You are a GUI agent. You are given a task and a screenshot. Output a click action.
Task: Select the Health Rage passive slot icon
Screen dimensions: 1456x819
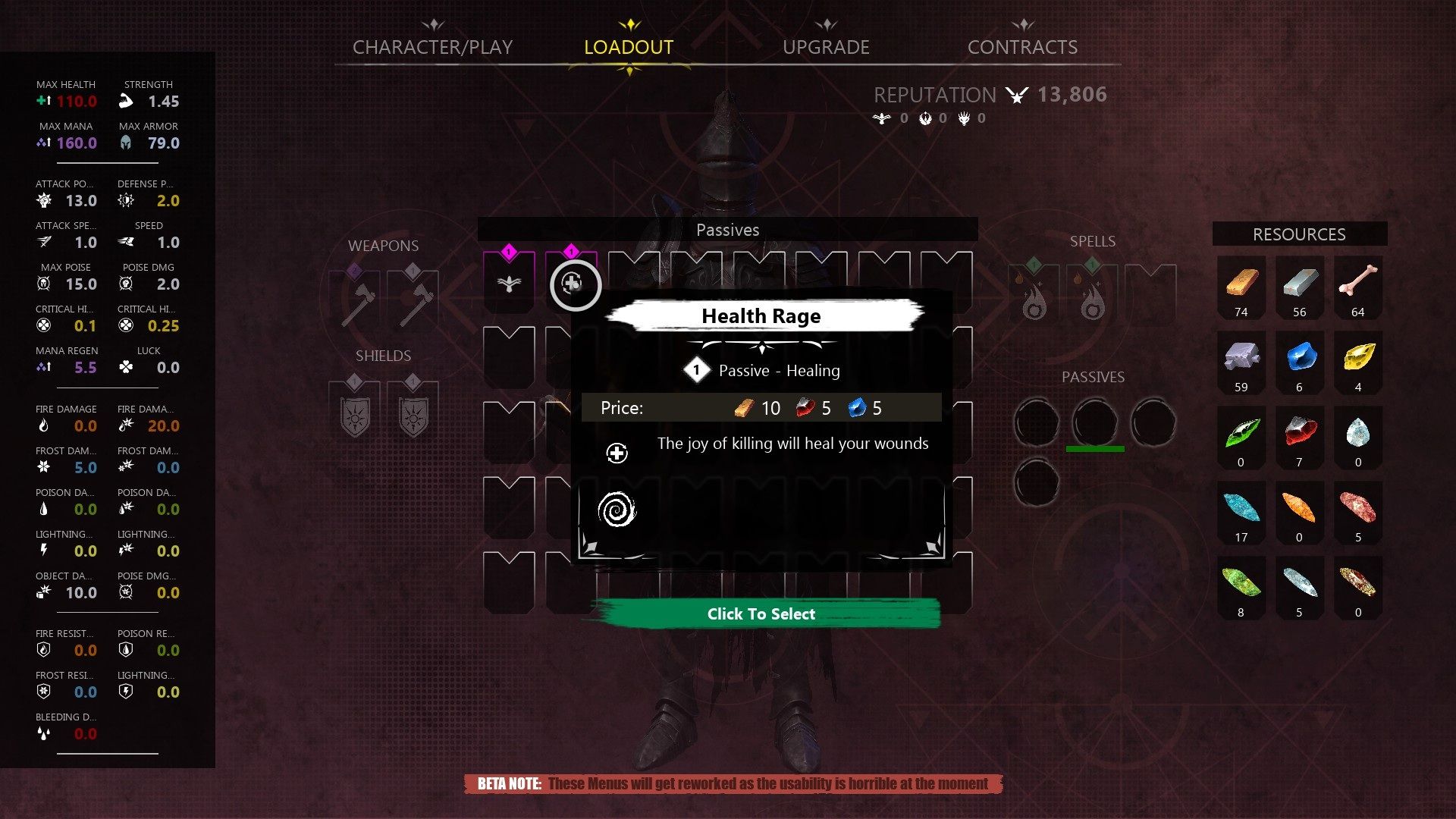tap(573, 284)
